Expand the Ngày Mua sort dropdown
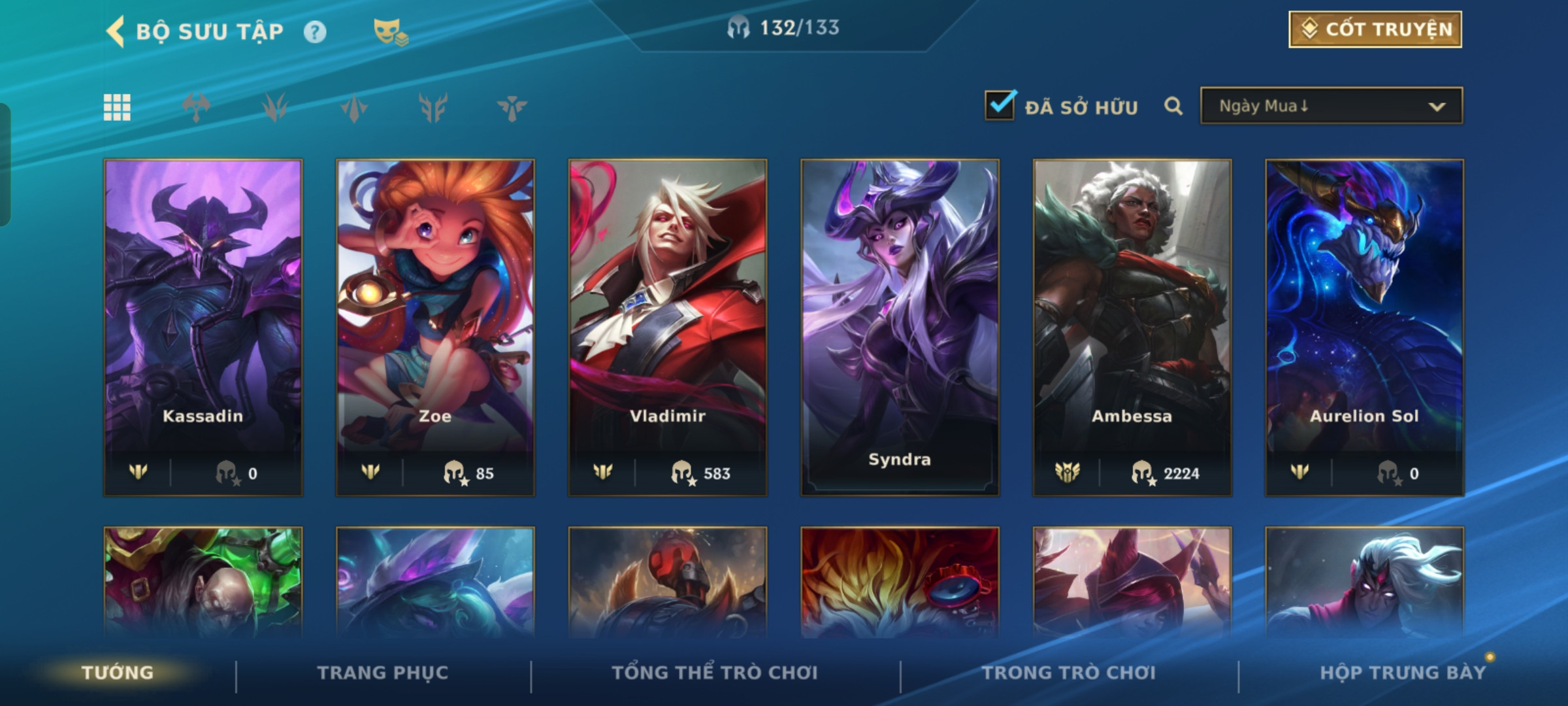Viewport: 1568px width, 706px height. (x=1331, y=106)
